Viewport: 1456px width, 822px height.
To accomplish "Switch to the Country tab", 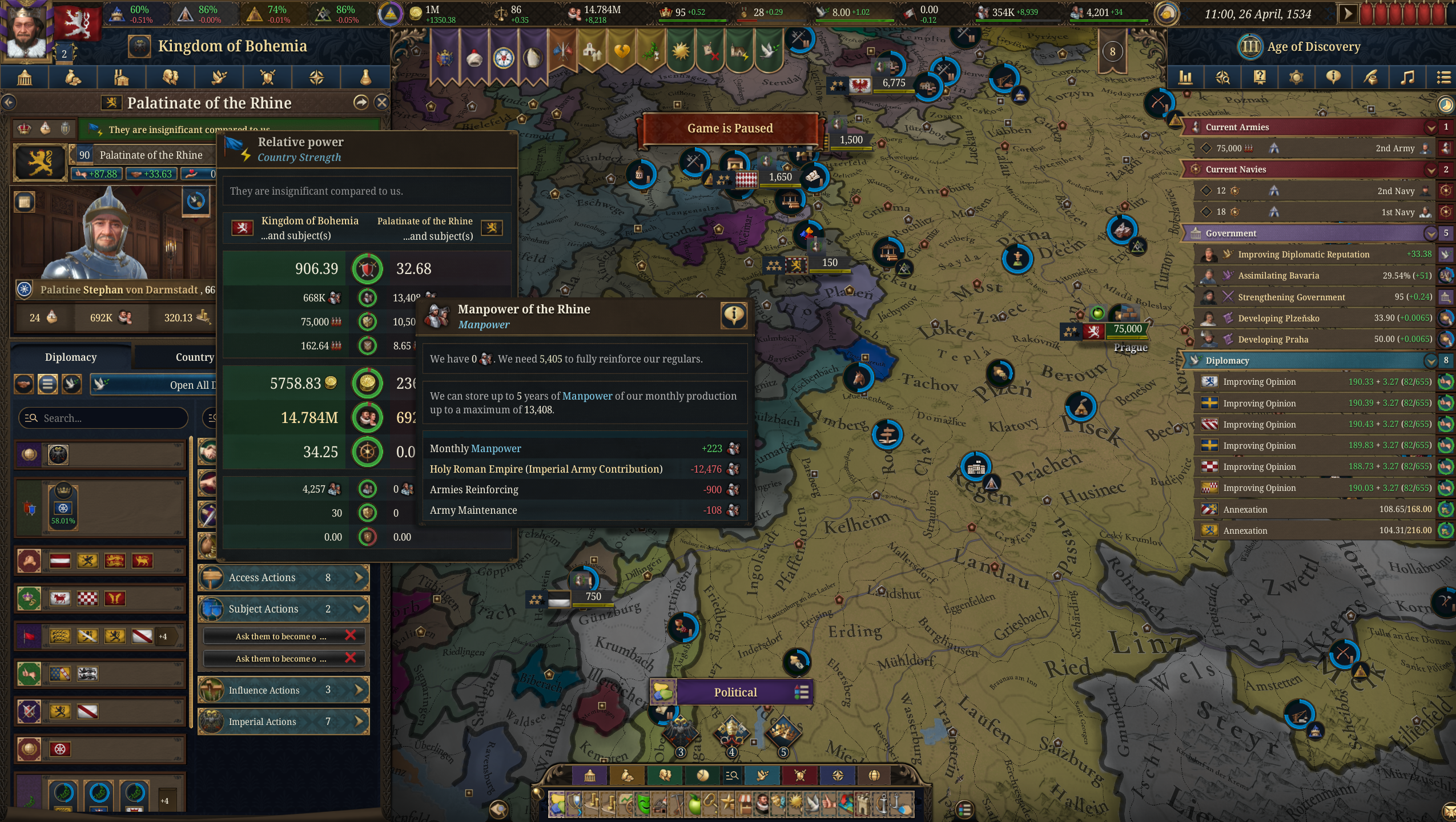I will [193, 357].
